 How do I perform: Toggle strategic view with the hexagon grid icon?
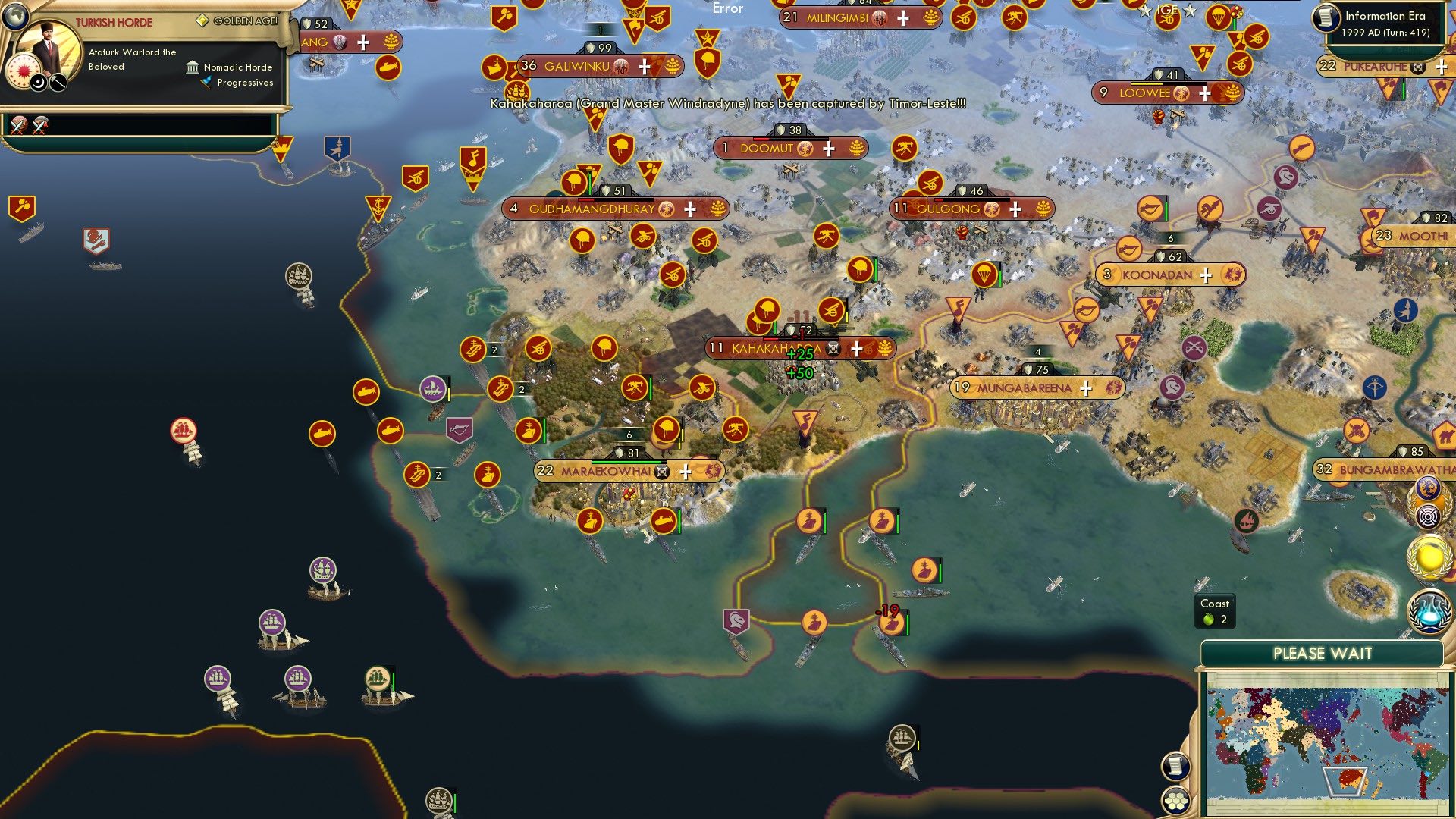[x=1175, y=800]
